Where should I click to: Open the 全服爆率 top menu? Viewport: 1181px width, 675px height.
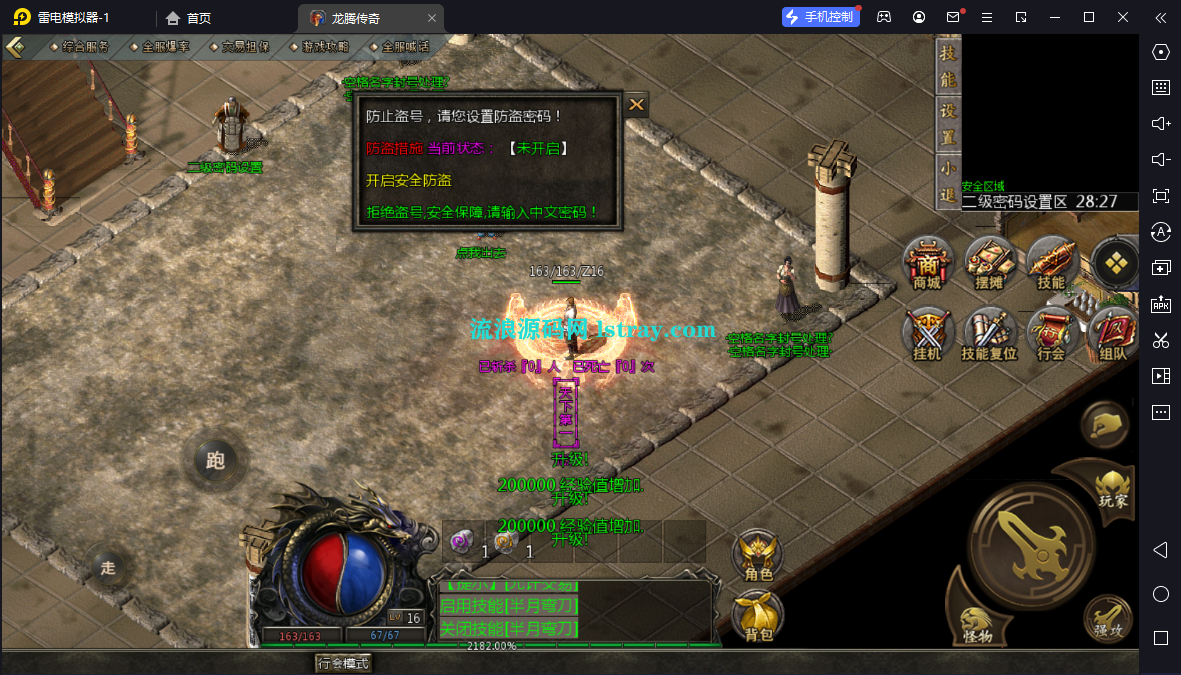click(x=165, y=47)
